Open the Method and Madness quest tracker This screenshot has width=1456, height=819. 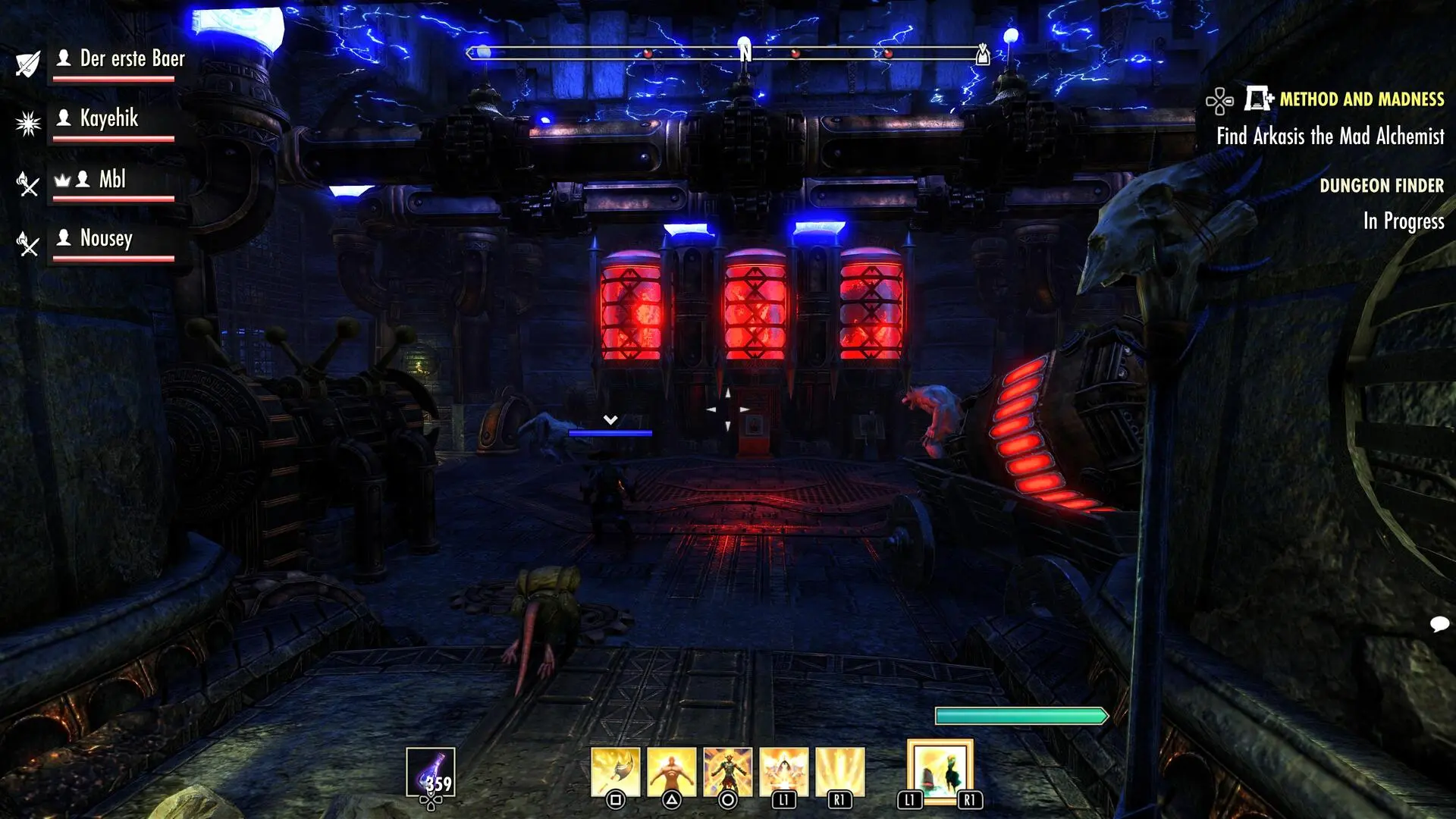point(1361,99)
